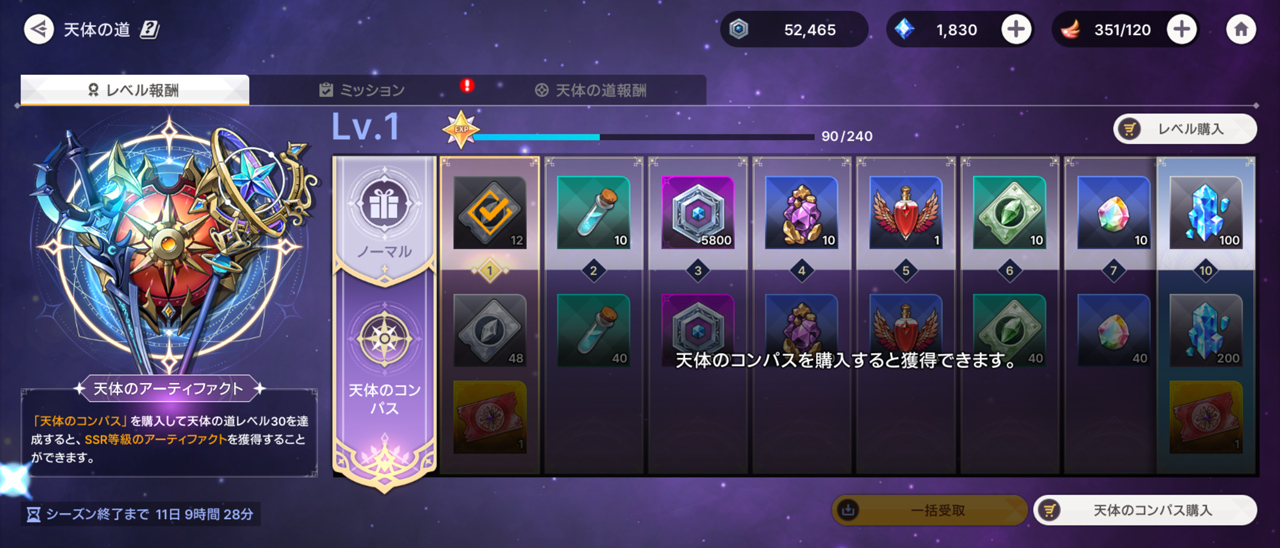
Task: Add more blue diamond currency
Action: 1016,29
